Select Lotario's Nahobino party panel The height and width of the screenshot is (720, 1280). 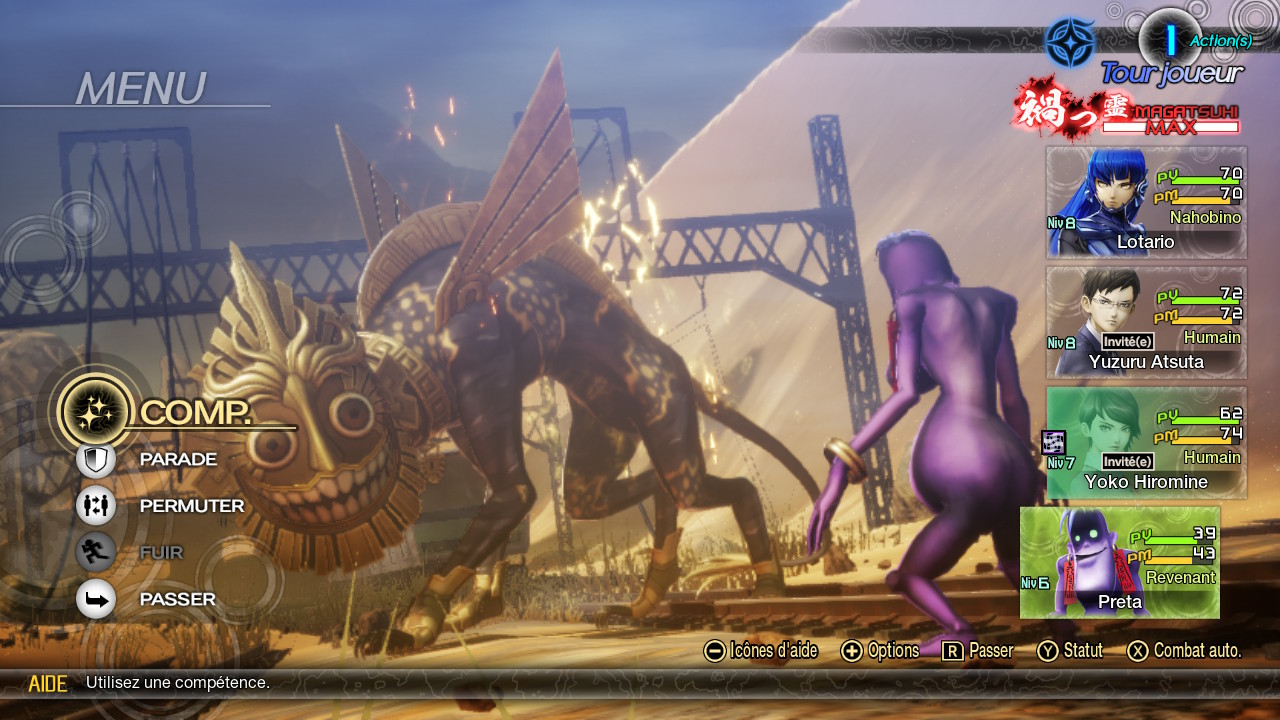(1146, 203)
